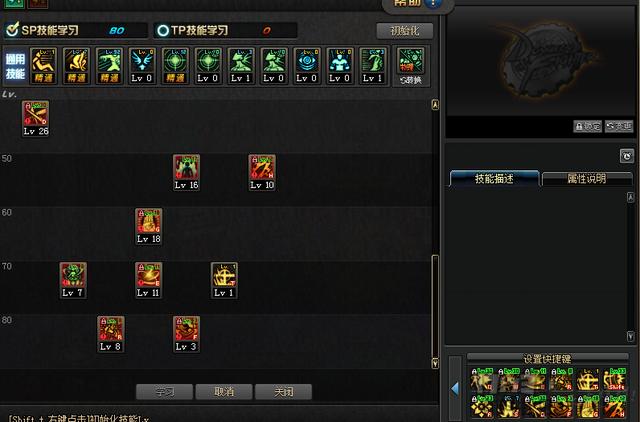Switch to the 属性说明 attribute tab
The height and width of the screenshot is (422, 640).
tap(587, 179)
